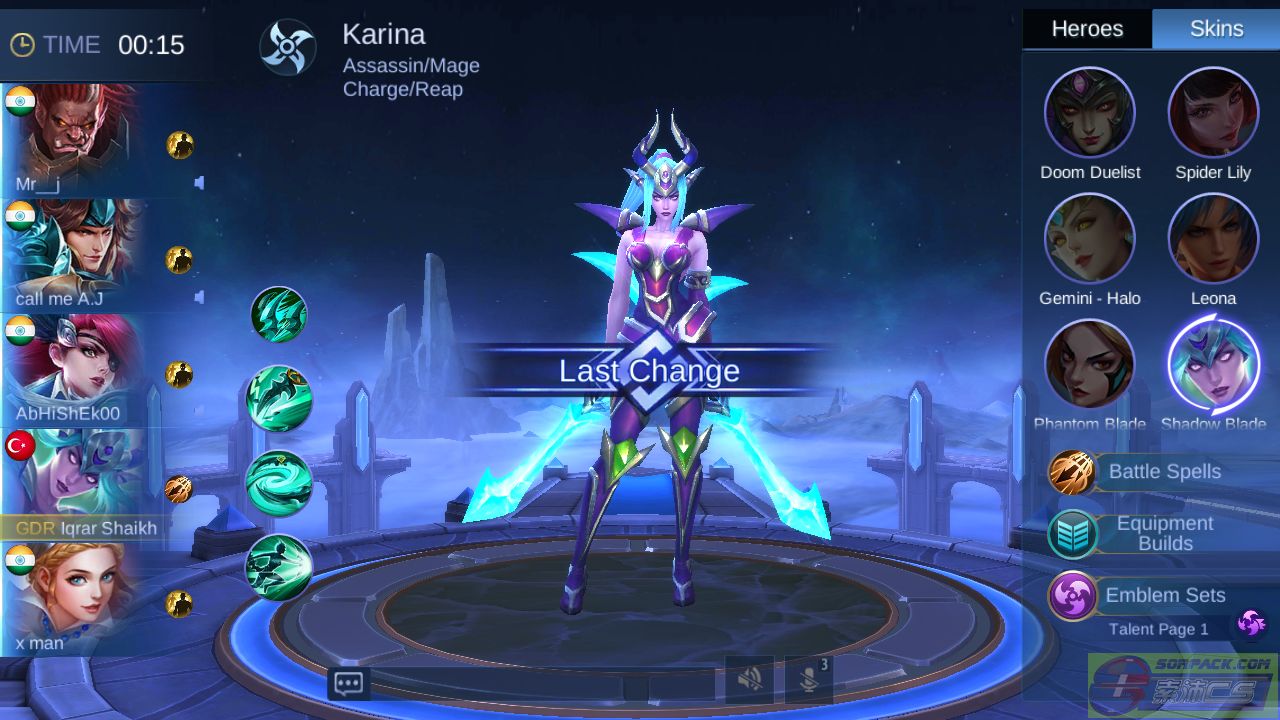The image size is (1280, 720).
Task: Select the Shadow Blade skin
Action: tap(1213, 365)
